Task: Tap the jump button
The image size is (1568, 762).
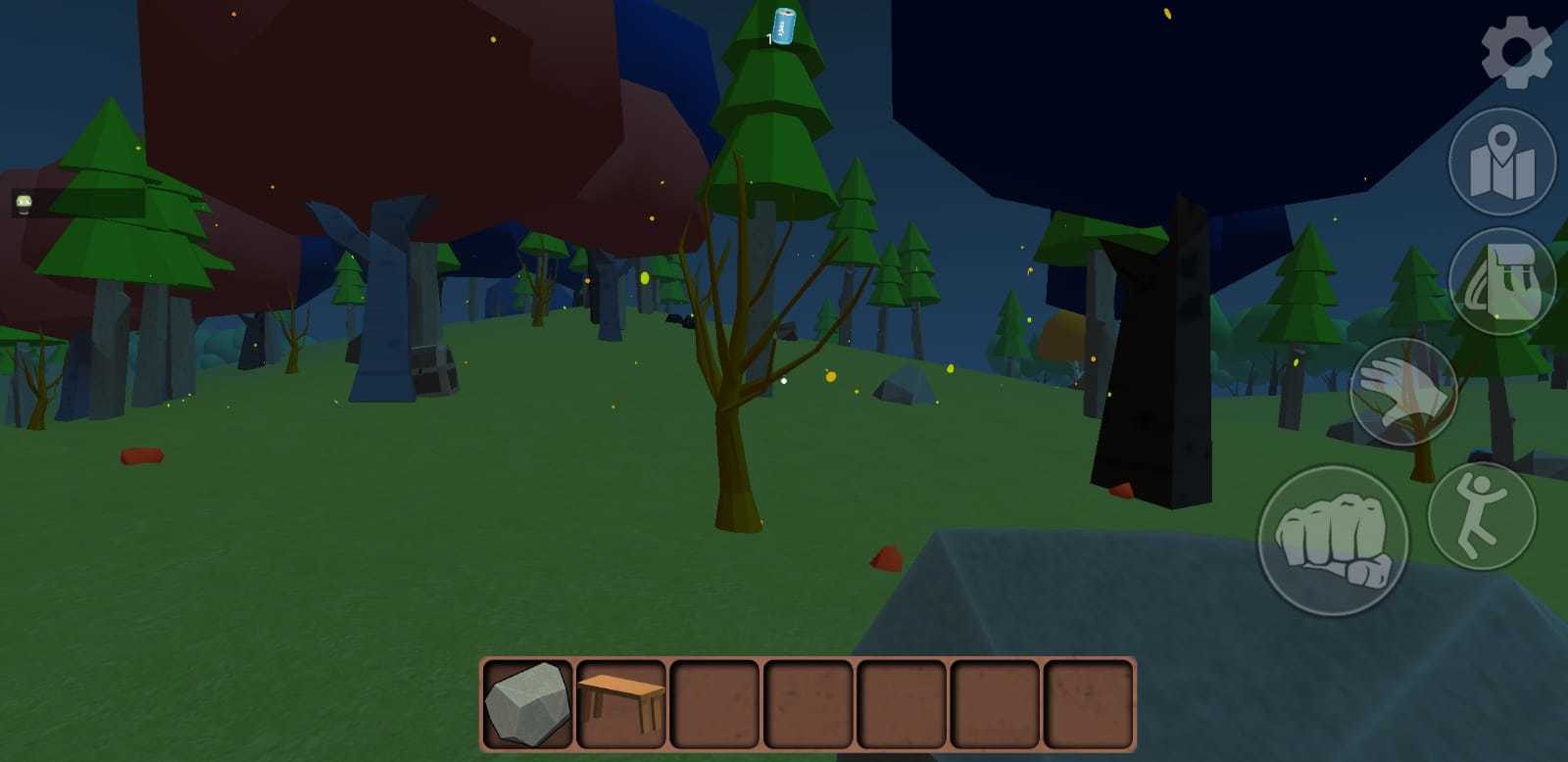Action: pos(1482,517)
